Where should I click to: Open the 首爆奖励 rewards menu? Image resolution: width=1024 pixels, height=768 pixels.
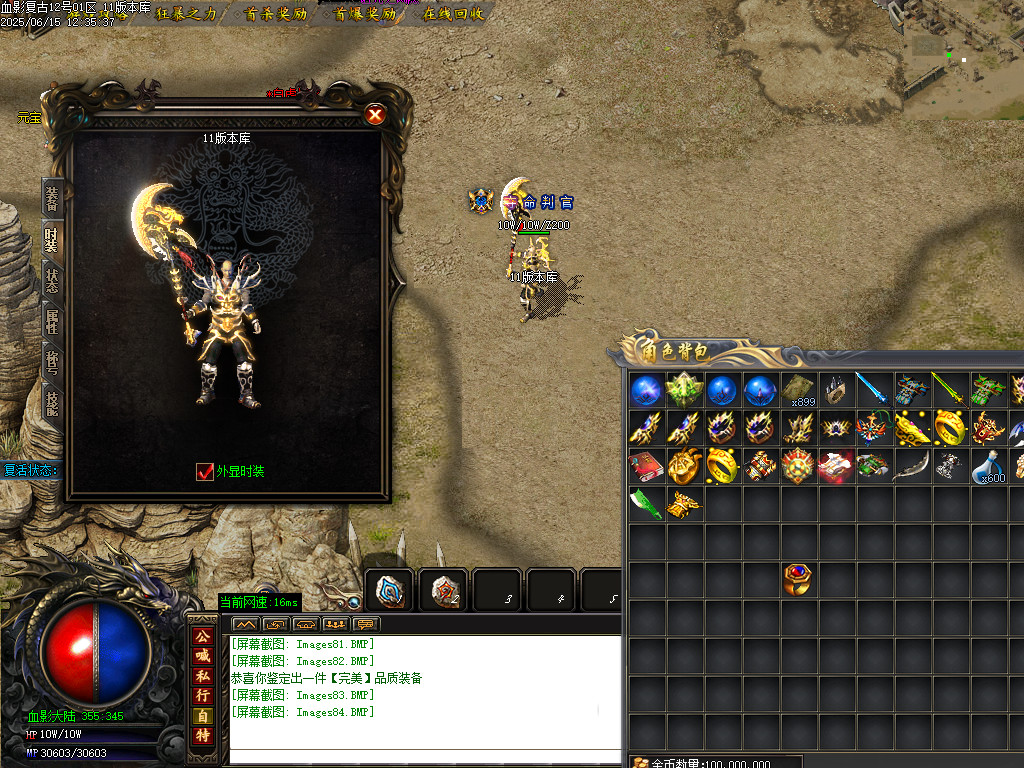point(363,14)
